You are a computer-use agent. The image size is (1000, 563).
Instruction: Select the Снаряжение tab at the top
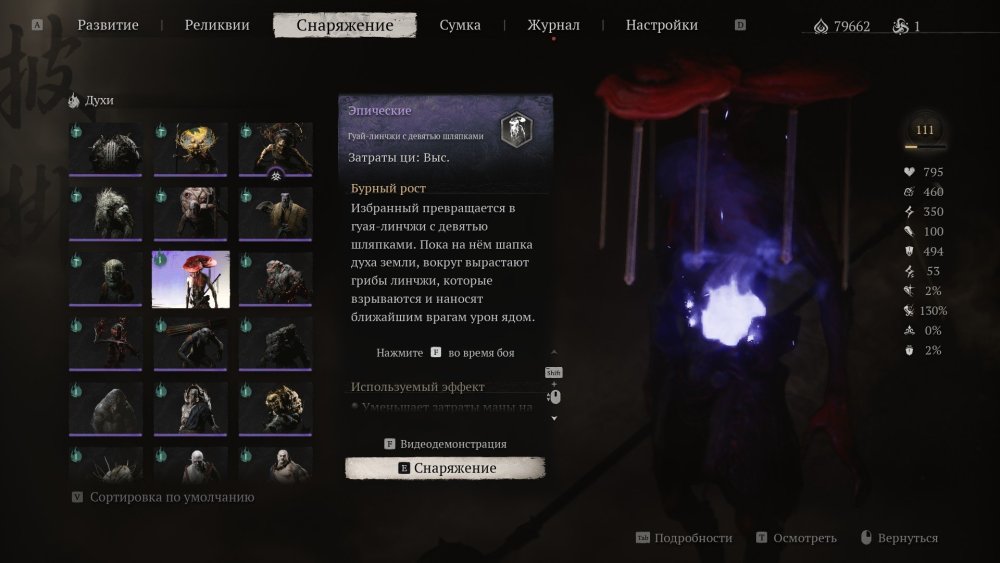click(x=345, y=25)
